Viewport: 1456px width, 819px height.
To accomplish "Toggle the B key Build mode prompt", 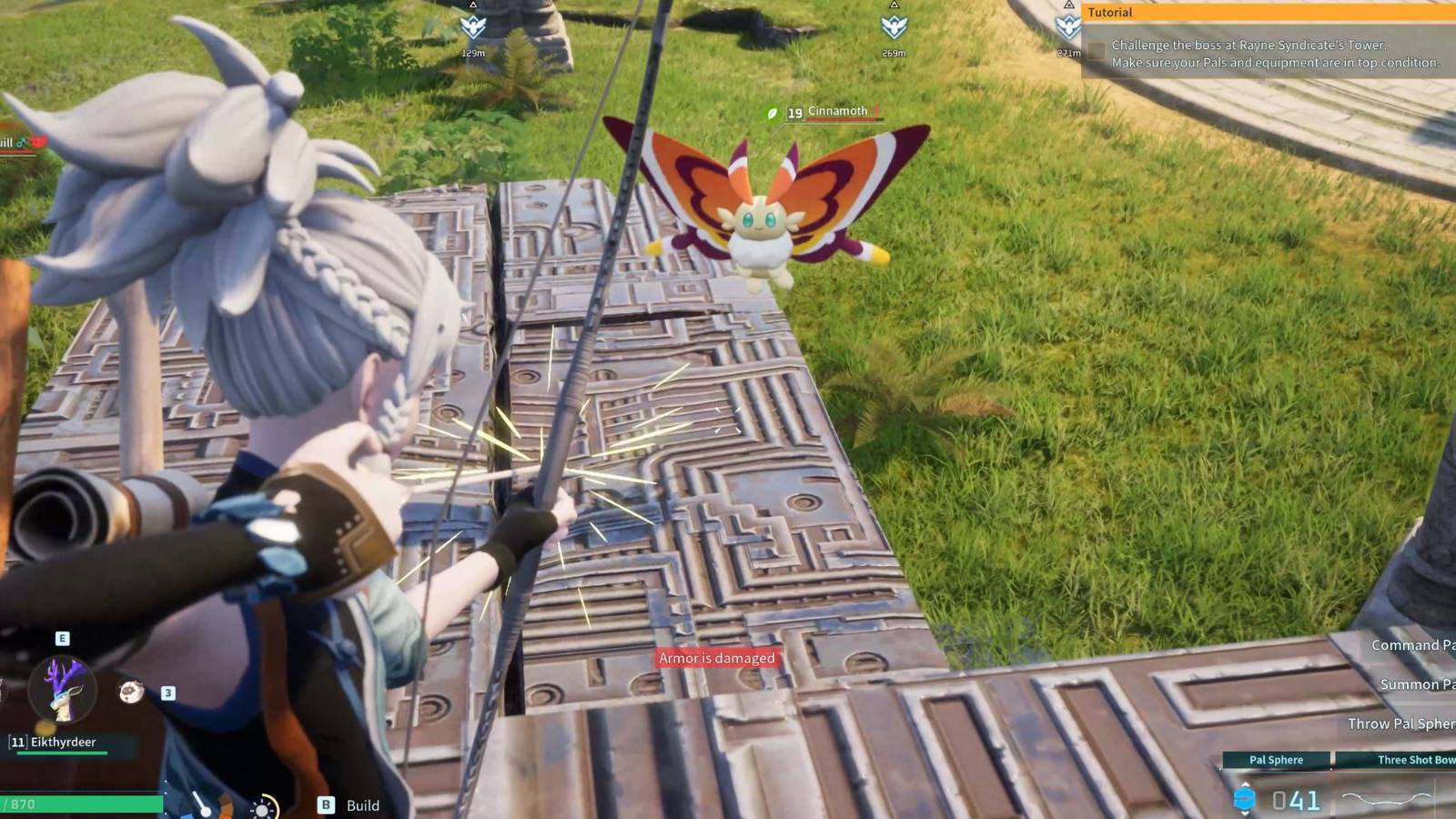I will tap(325, 805).
